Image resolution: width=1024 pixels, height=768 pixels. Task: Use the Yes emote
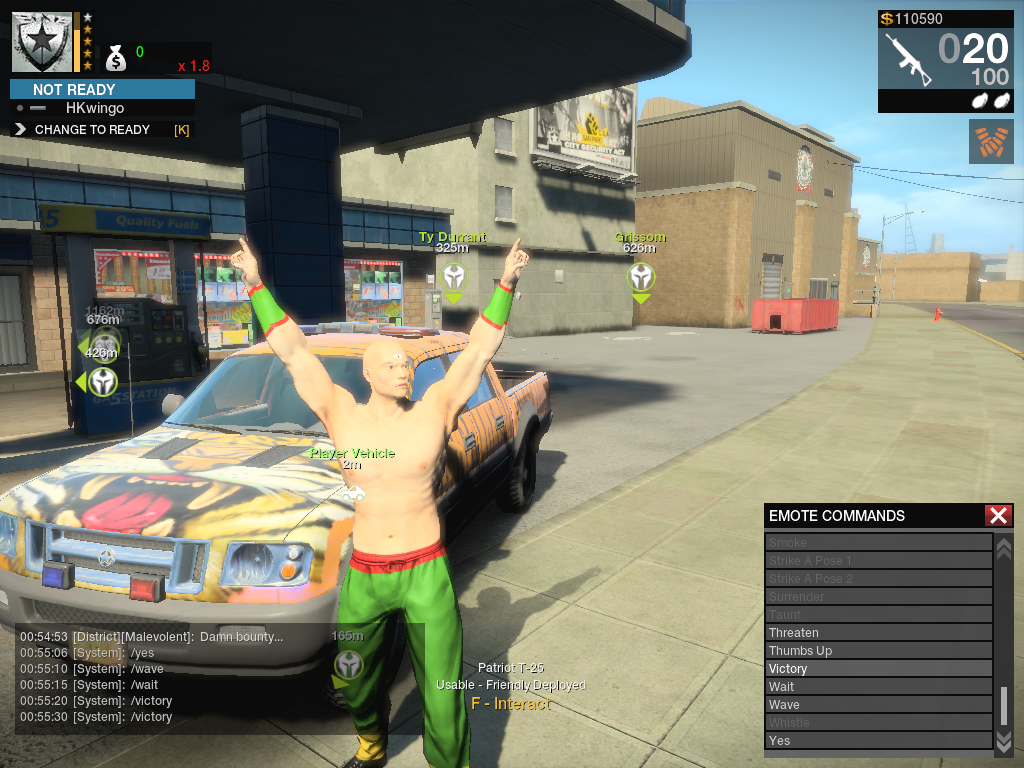pos(878,741)
